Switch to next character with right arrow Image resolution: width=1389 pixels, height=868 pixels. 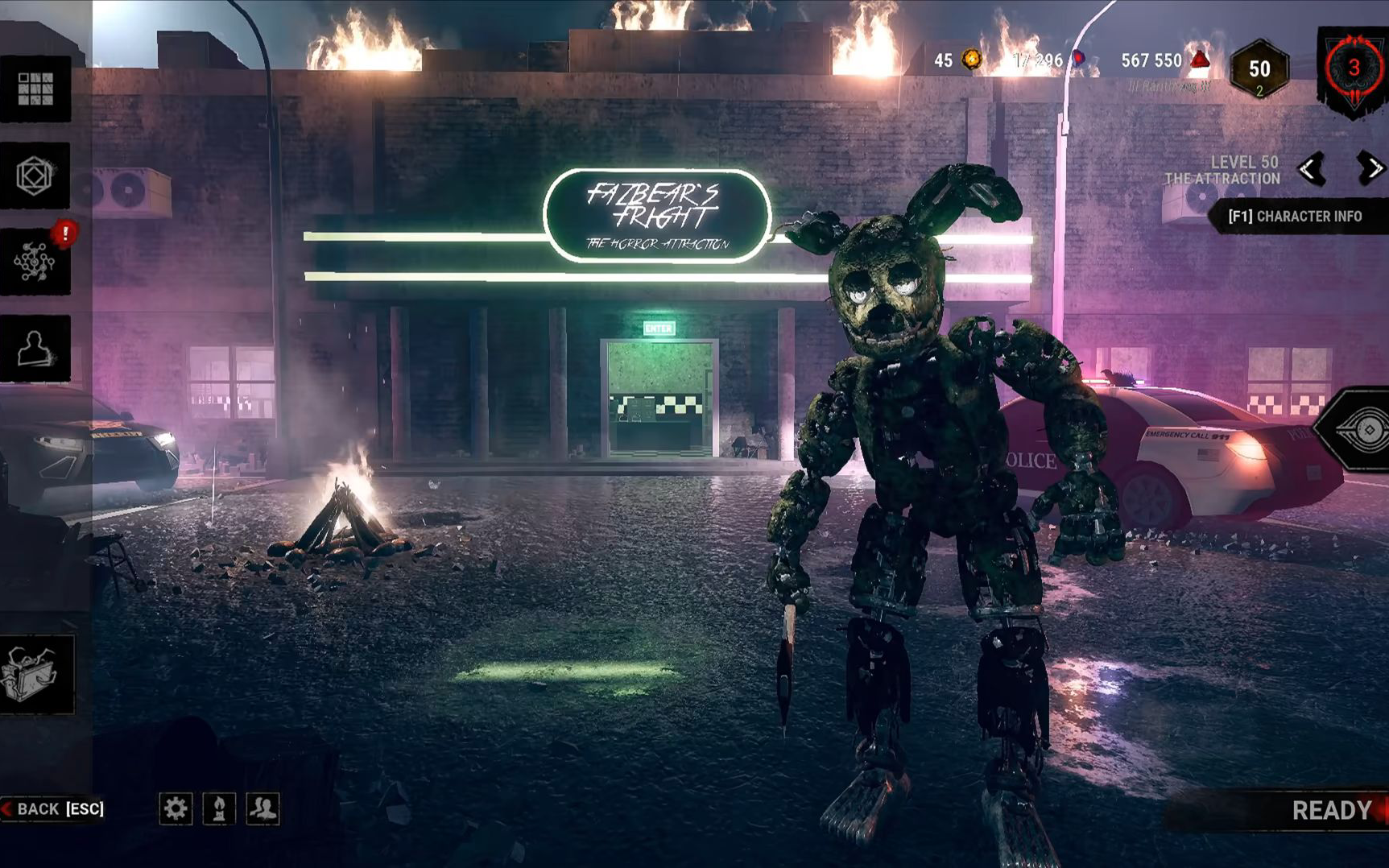tap(1370, 168)
